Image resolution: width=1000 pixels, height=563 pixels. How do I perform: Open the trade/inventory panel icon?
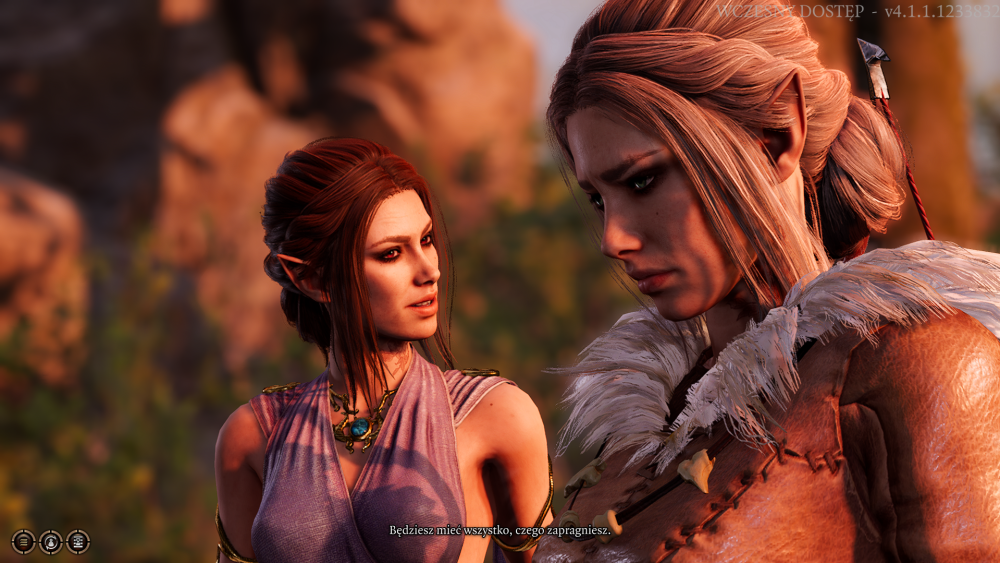[78, 542]
